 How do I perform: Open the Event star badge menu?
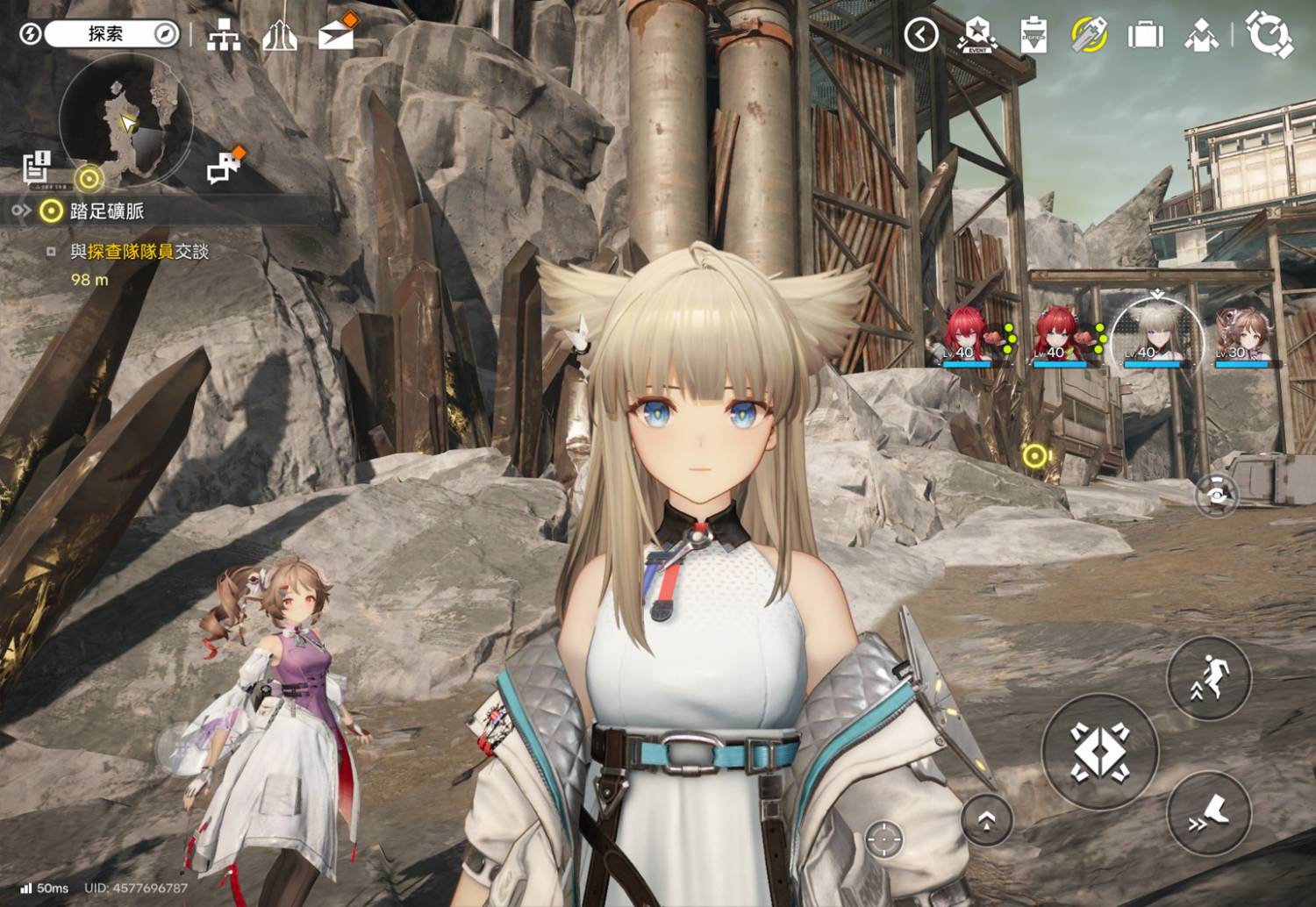976,35
